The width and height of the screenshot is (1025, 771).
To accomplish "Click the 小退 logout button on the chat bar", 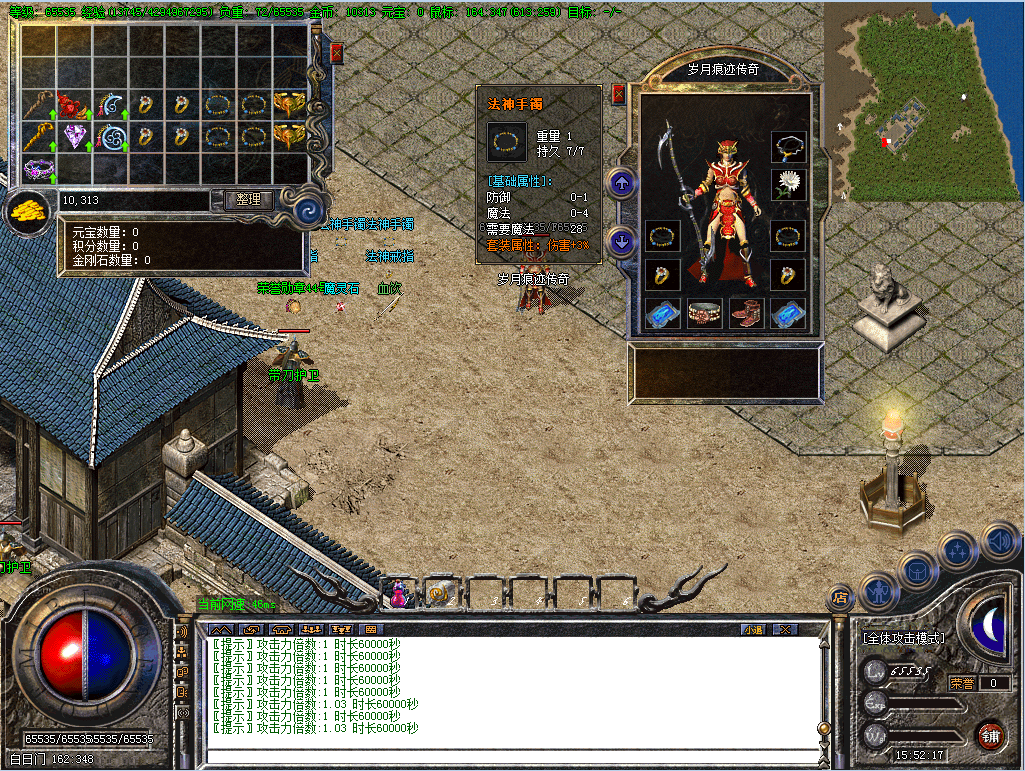I will 752,629.
